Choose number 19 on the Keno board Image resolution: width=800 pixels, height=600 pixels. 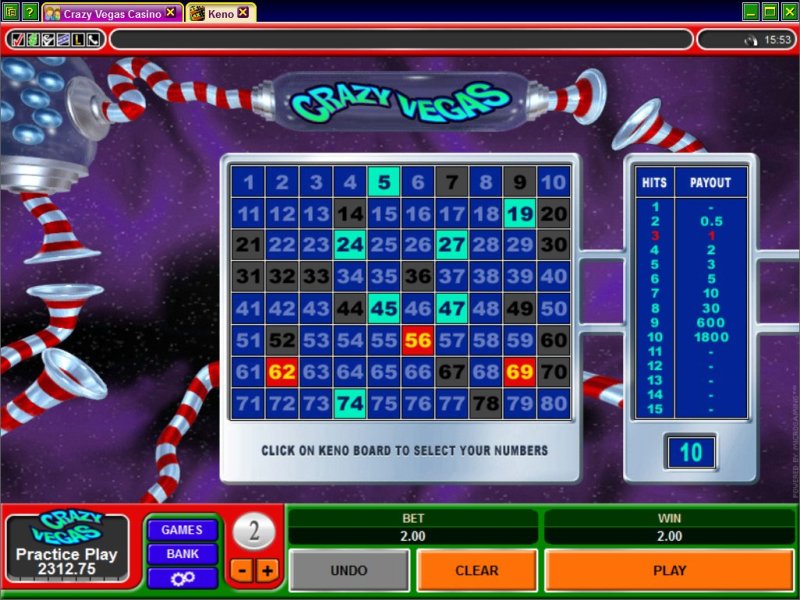519,213
